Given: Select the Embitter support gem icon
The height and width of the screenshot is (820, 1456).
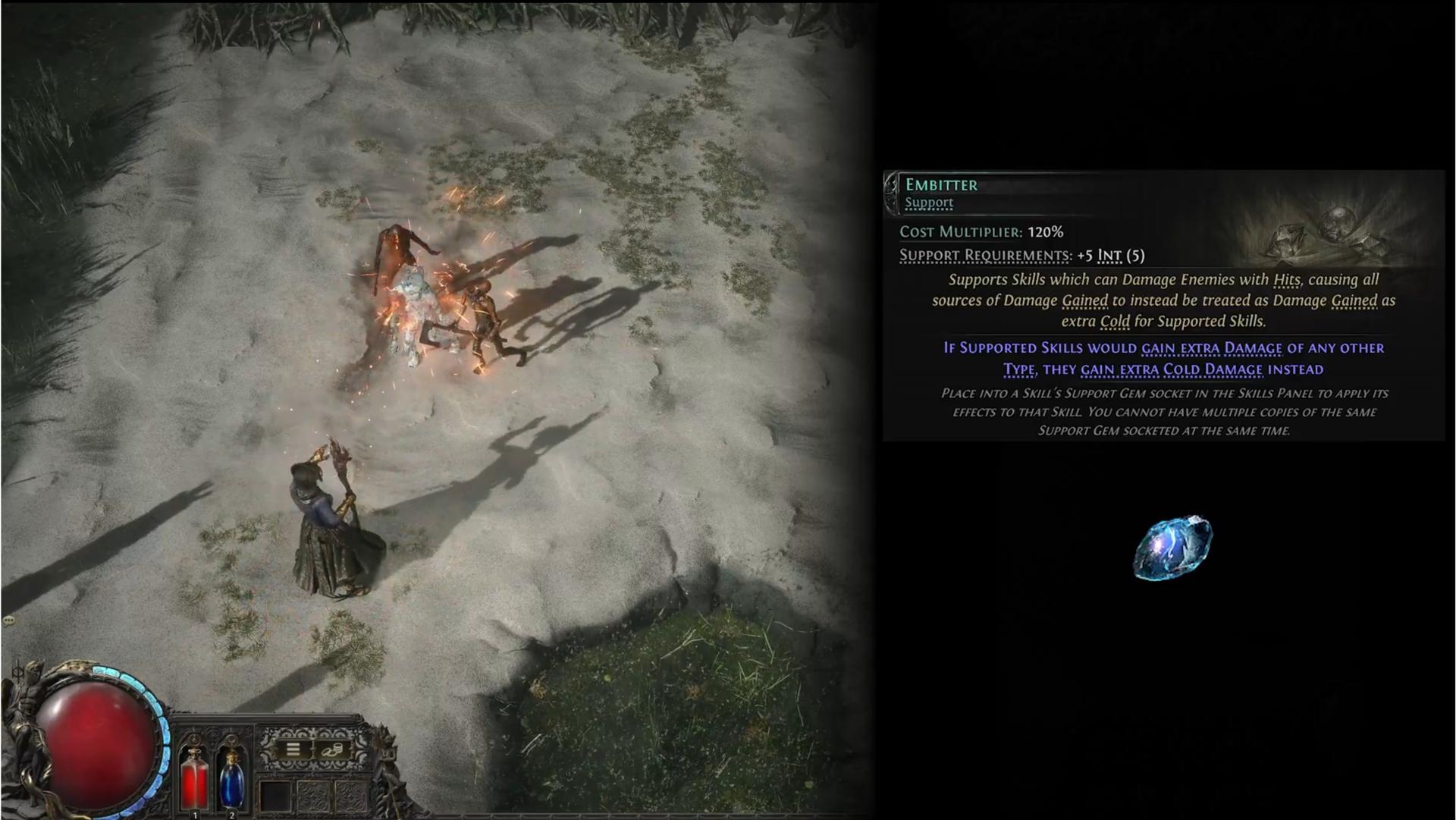Looking at the screenshot, I should tap(1172, 548).
